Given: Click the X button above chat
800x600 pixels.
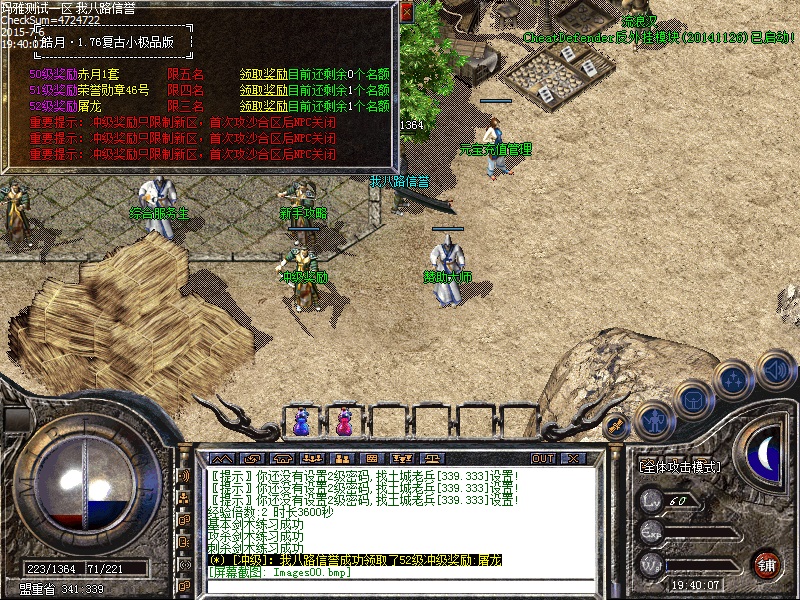Looking at the screenshot, I should (572, 459).
